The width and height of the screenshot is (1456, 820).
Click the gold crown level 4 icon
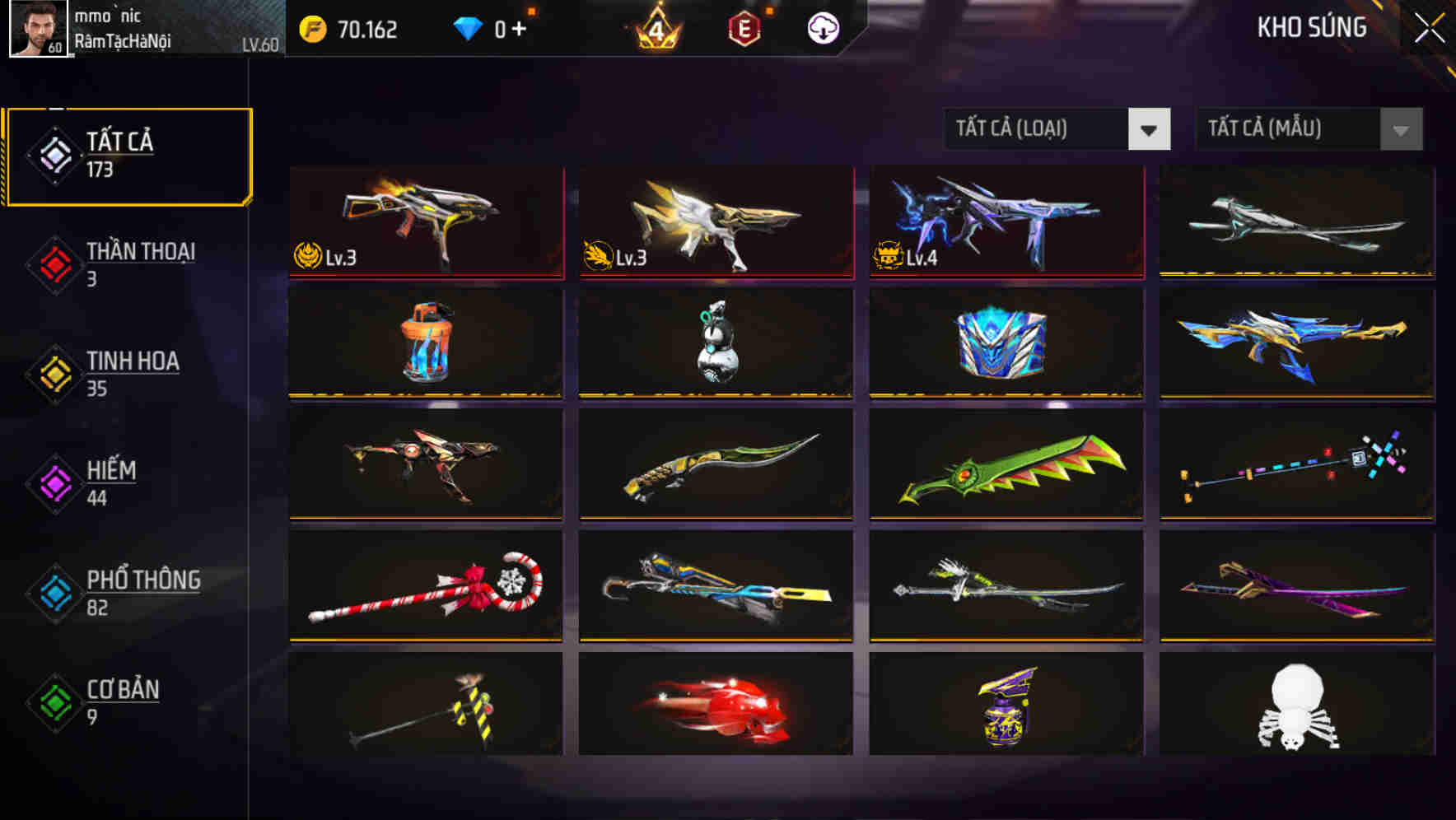655,27
